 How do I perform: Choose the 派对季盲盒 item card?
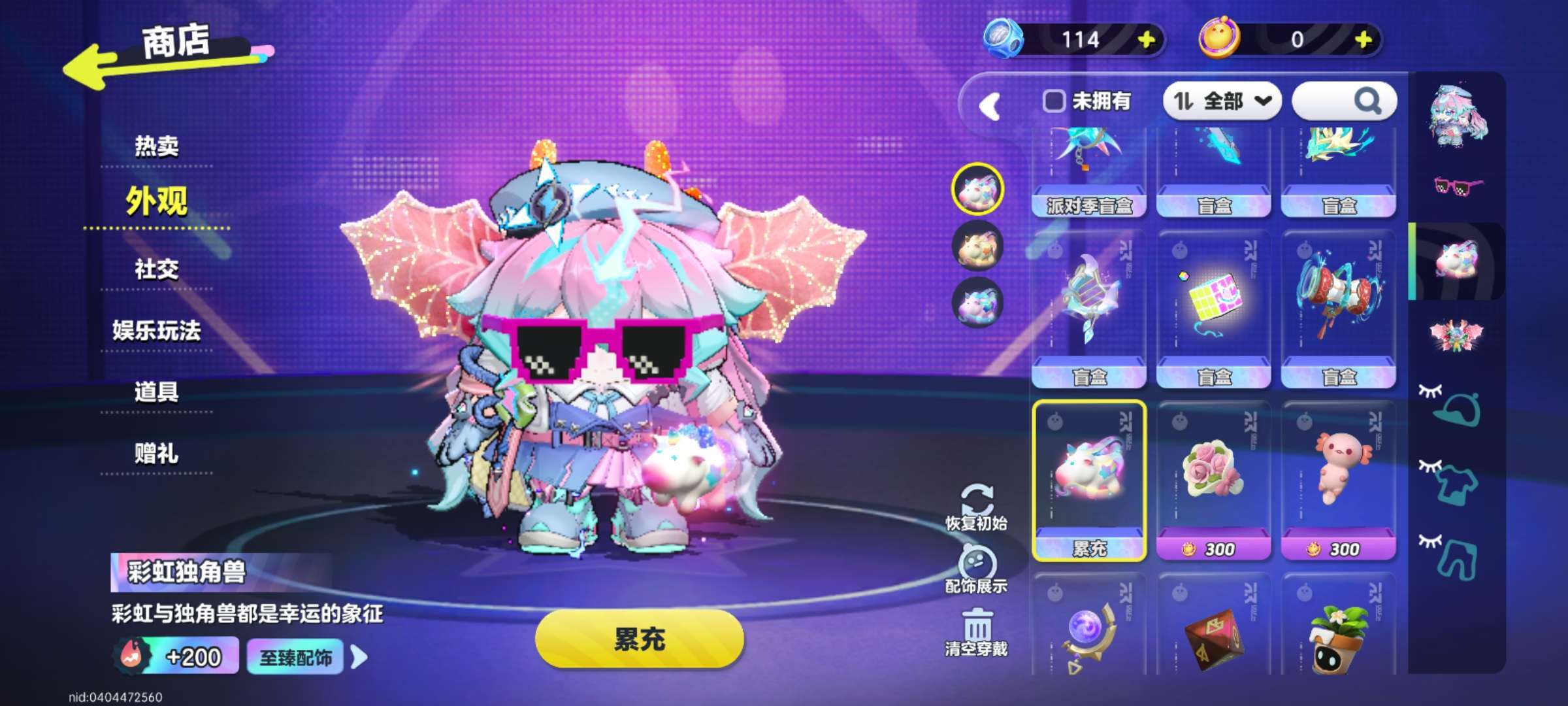[1088, 173]
